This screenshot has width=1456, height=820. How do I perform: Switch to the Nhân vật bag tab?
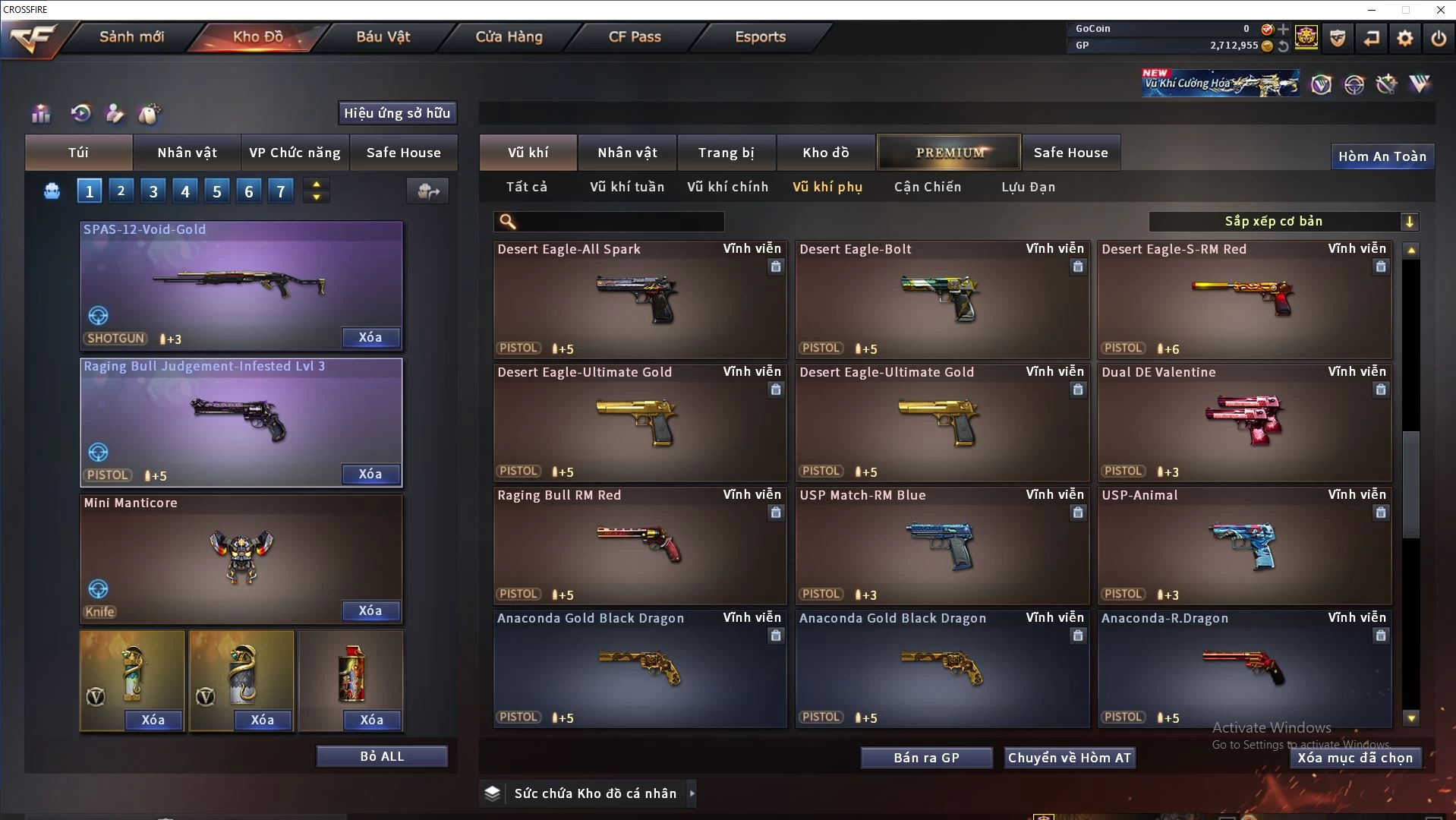coord(187,153)
